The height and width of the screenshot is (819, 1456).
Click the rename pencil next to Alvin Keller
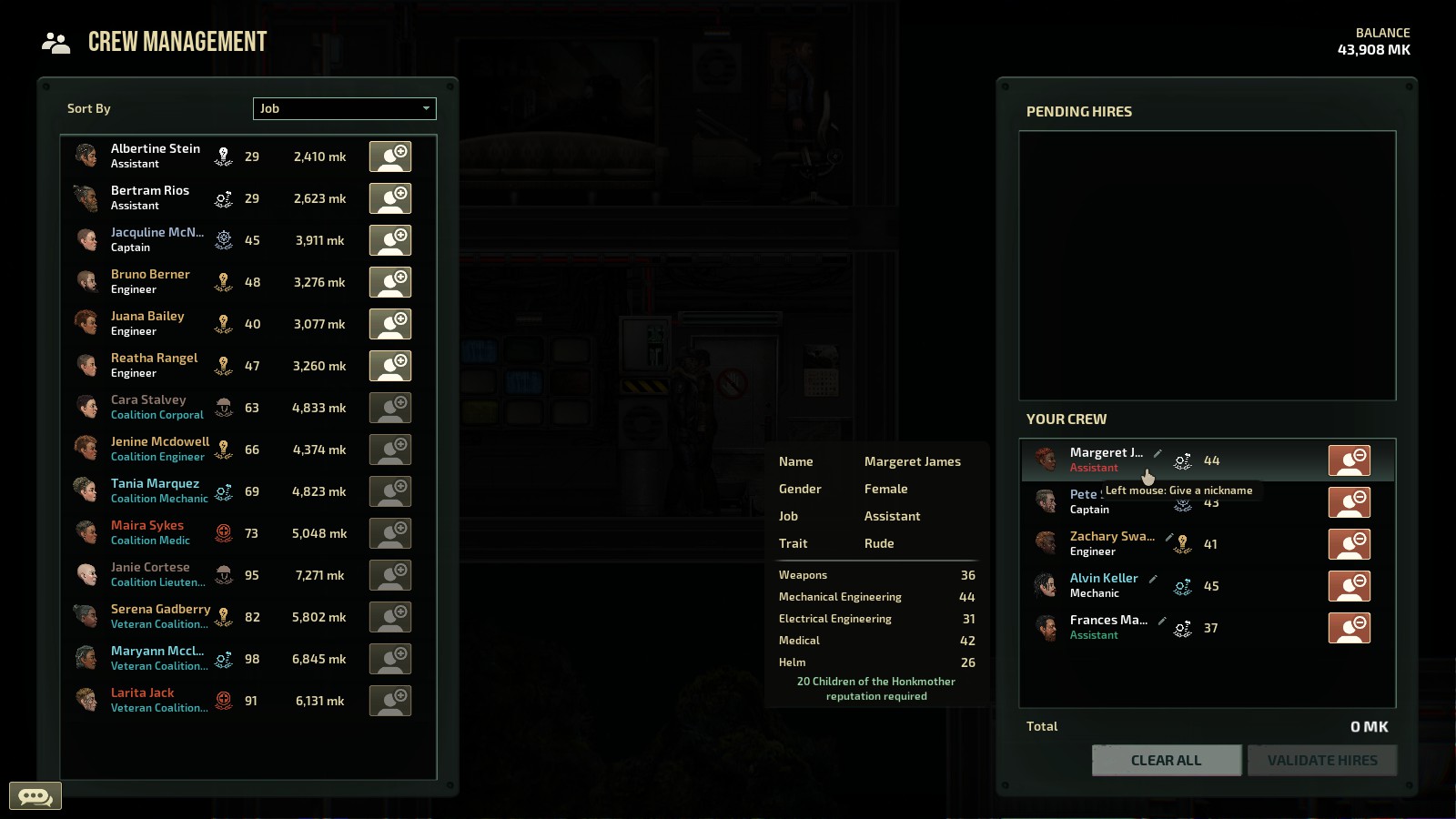pos(1153,578)
